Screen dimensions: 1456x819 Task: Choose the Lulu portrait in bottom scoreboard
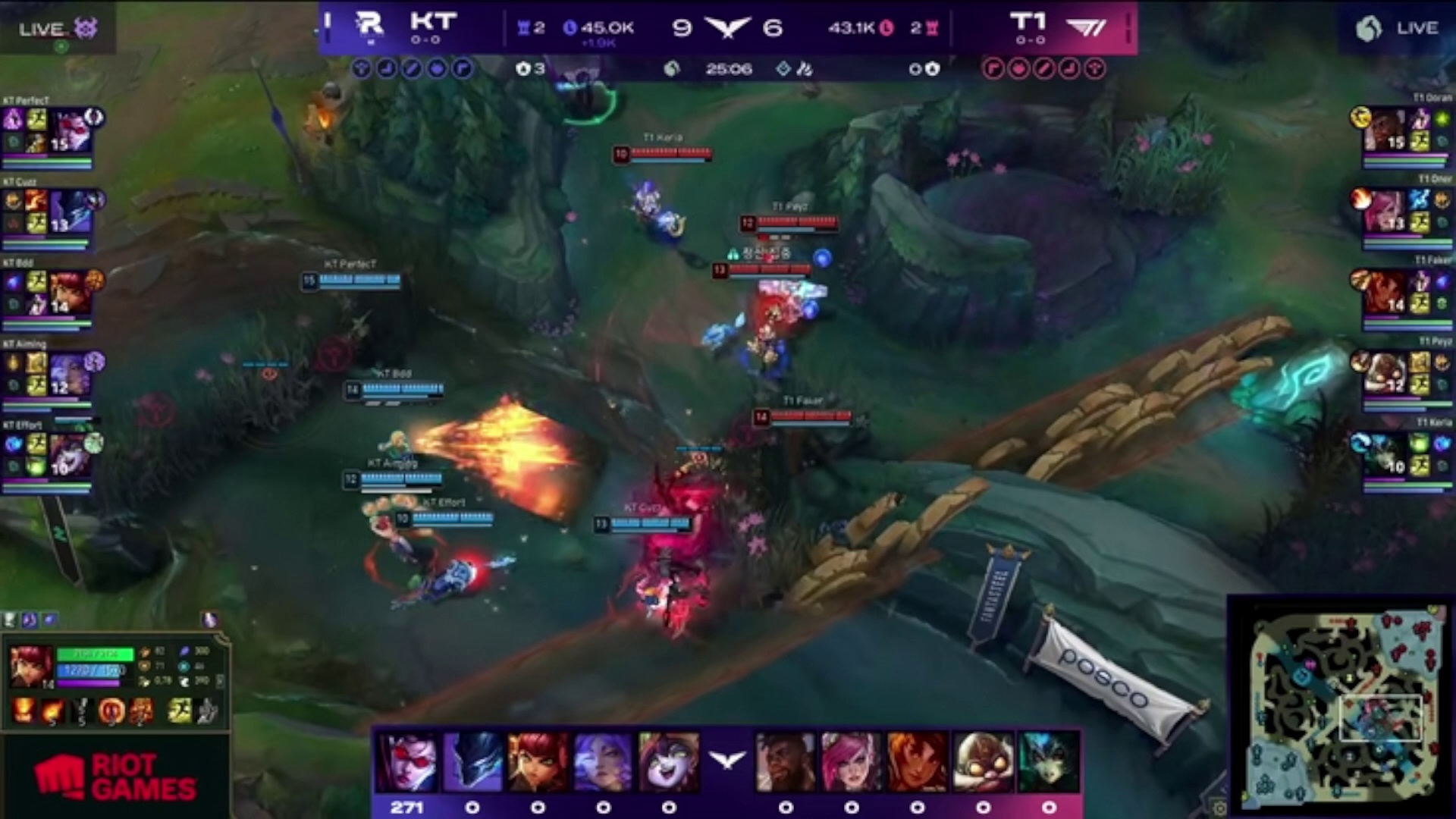(668, 762)
